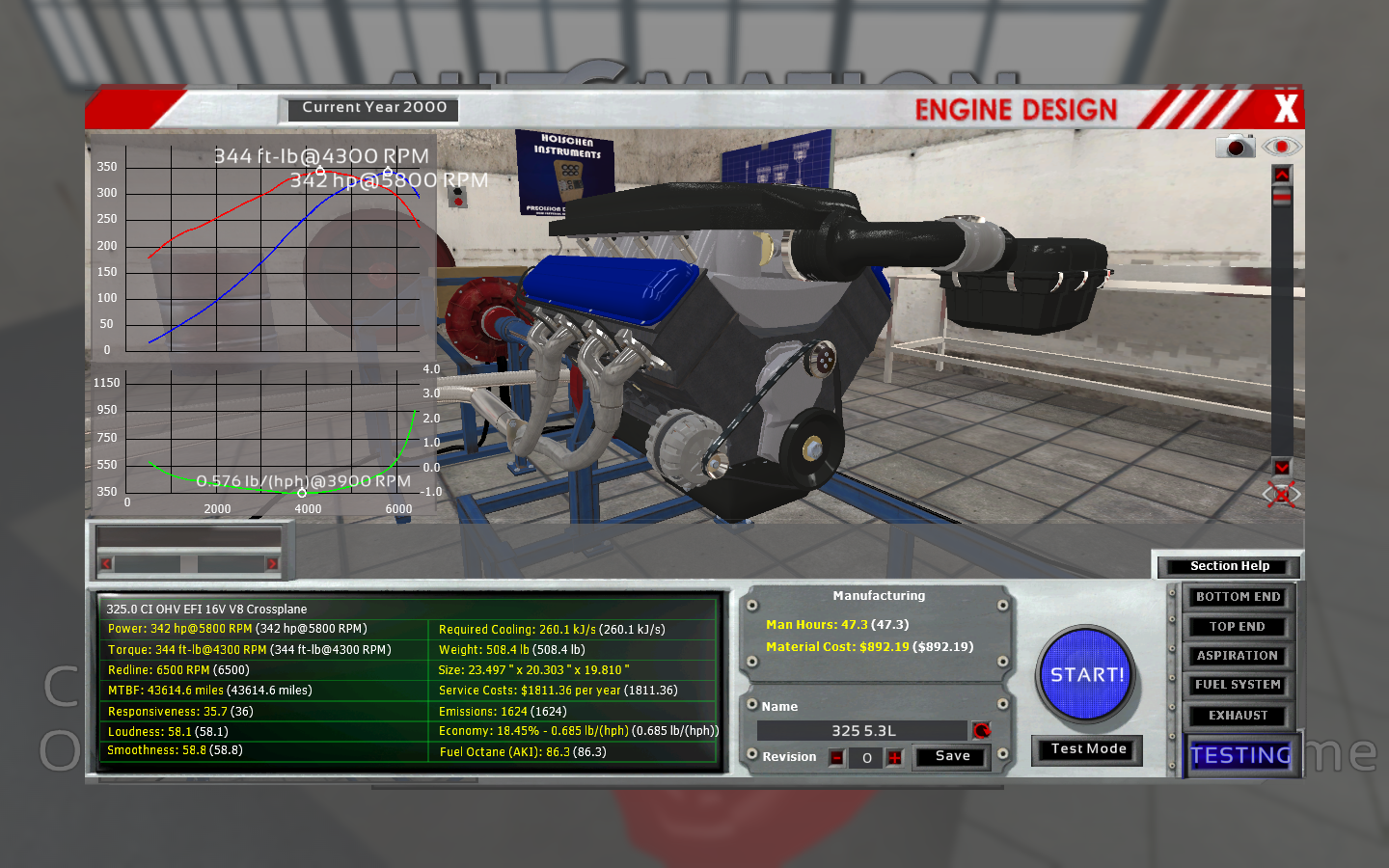This screenshot has width=1389, height=868.
Task: Close the Engine Design window
Action: coord(1285,108)
